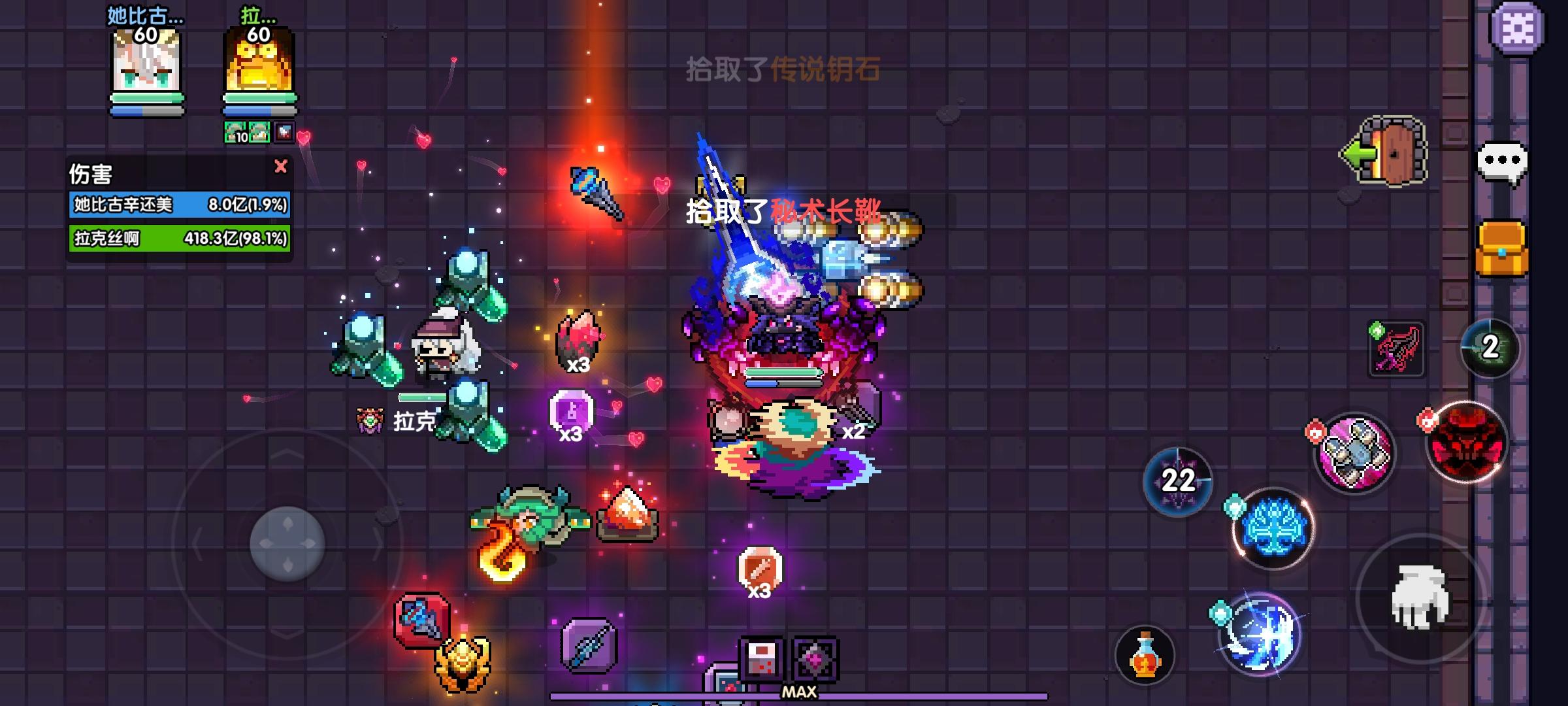
Task: Tap the stacked buff icon showing 10
Action: (x=234, y=131)
